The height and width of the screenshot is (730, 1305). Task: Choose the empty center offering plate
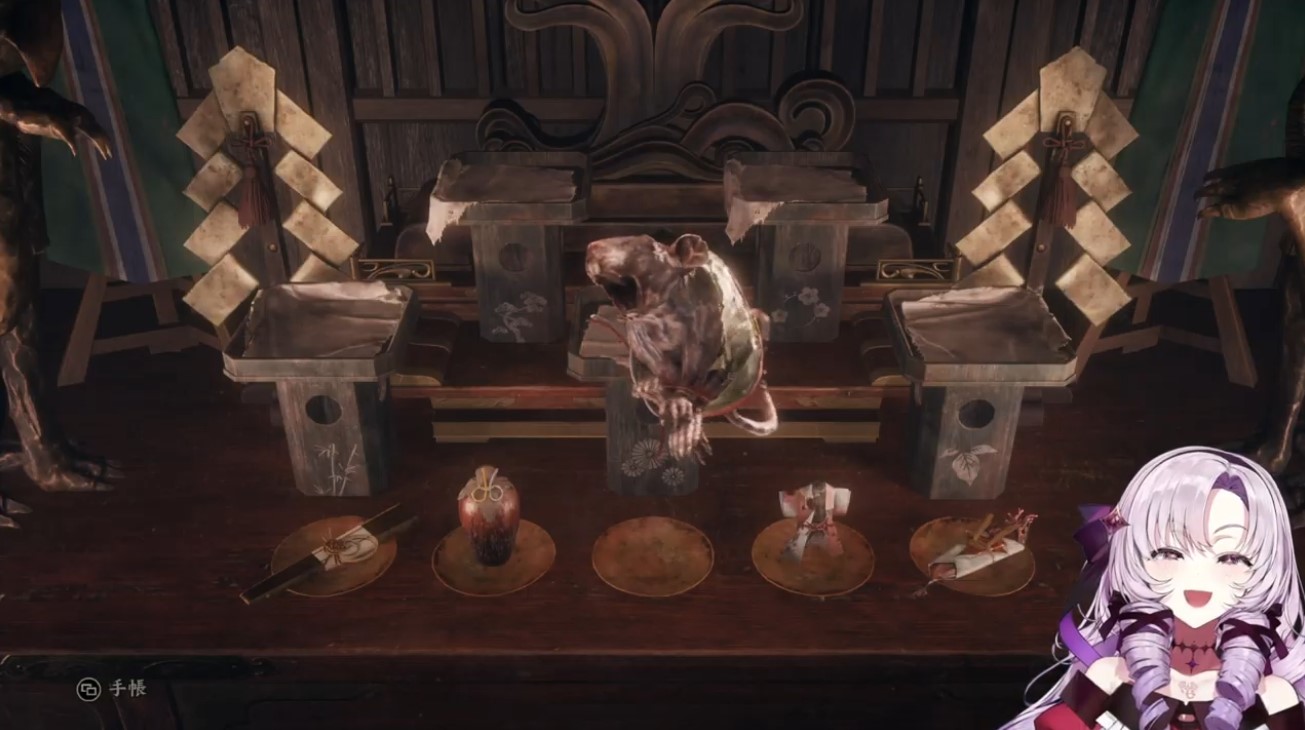point(652,556)
